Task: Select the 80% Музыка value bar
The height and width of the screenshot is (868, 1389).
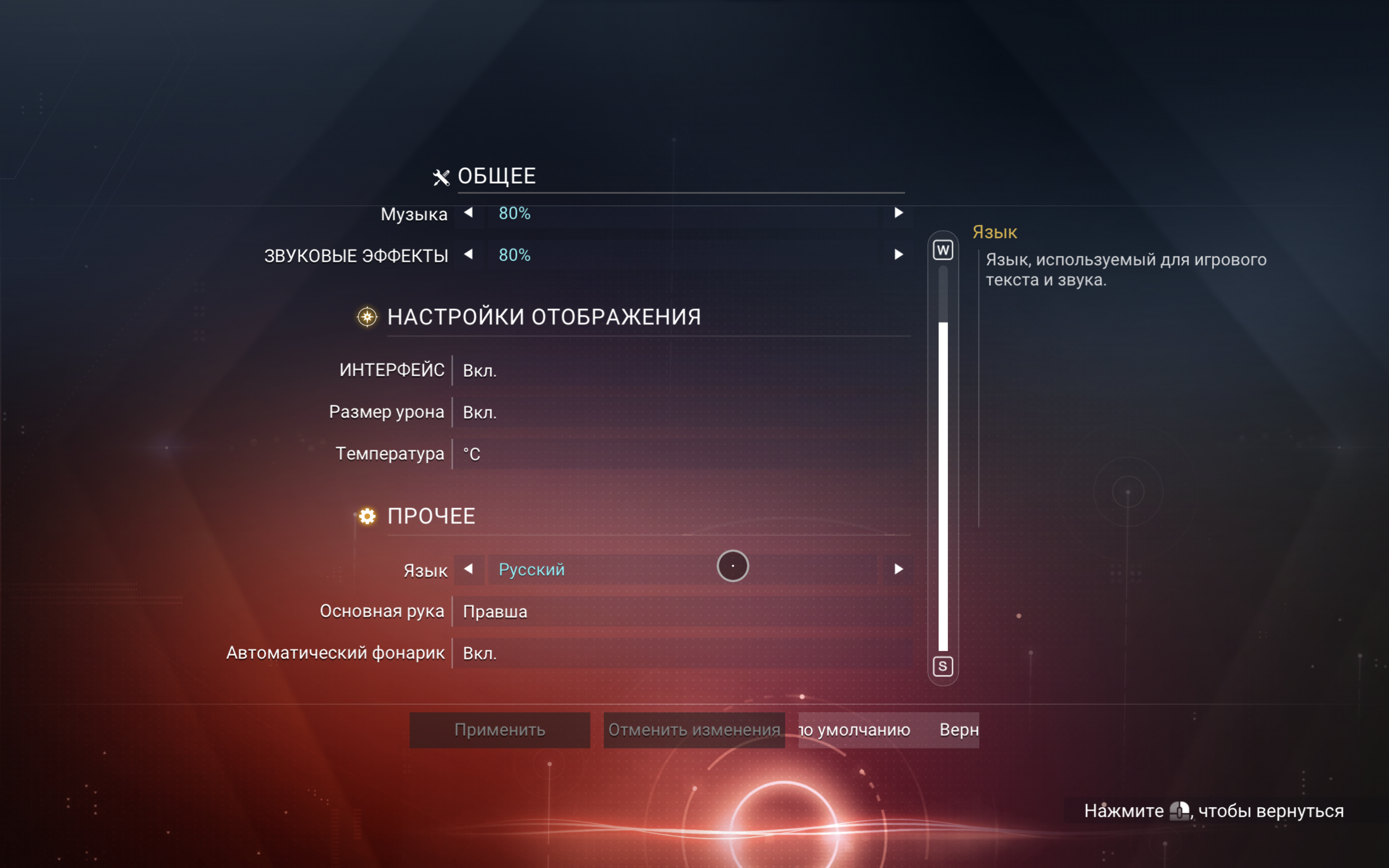Action: 681,214
